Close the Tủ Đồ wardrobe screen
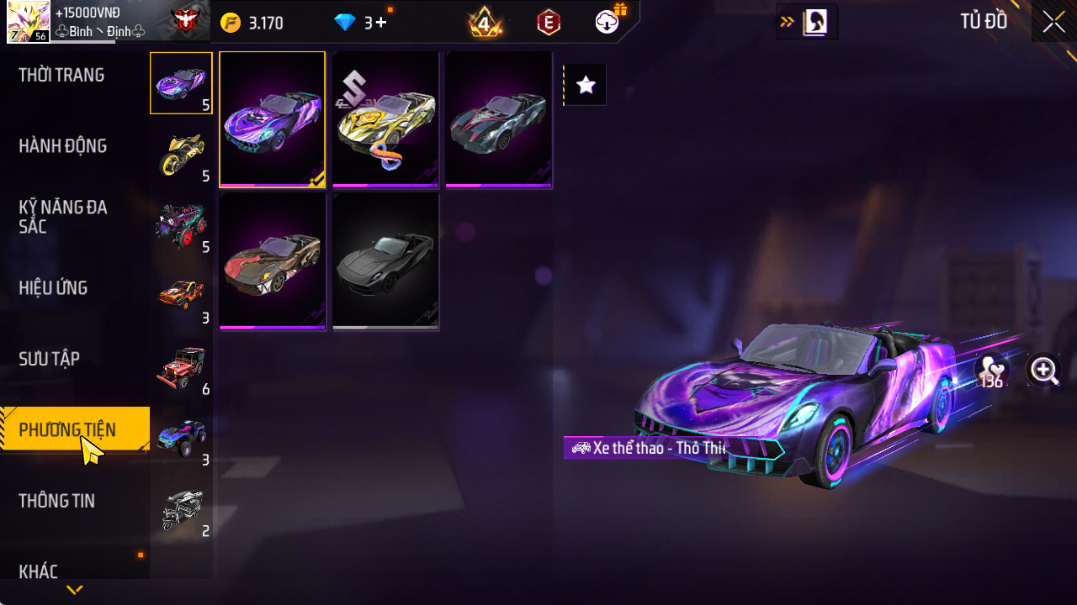This screenshot has width=1077, height=605. [x=1053, y=22]
